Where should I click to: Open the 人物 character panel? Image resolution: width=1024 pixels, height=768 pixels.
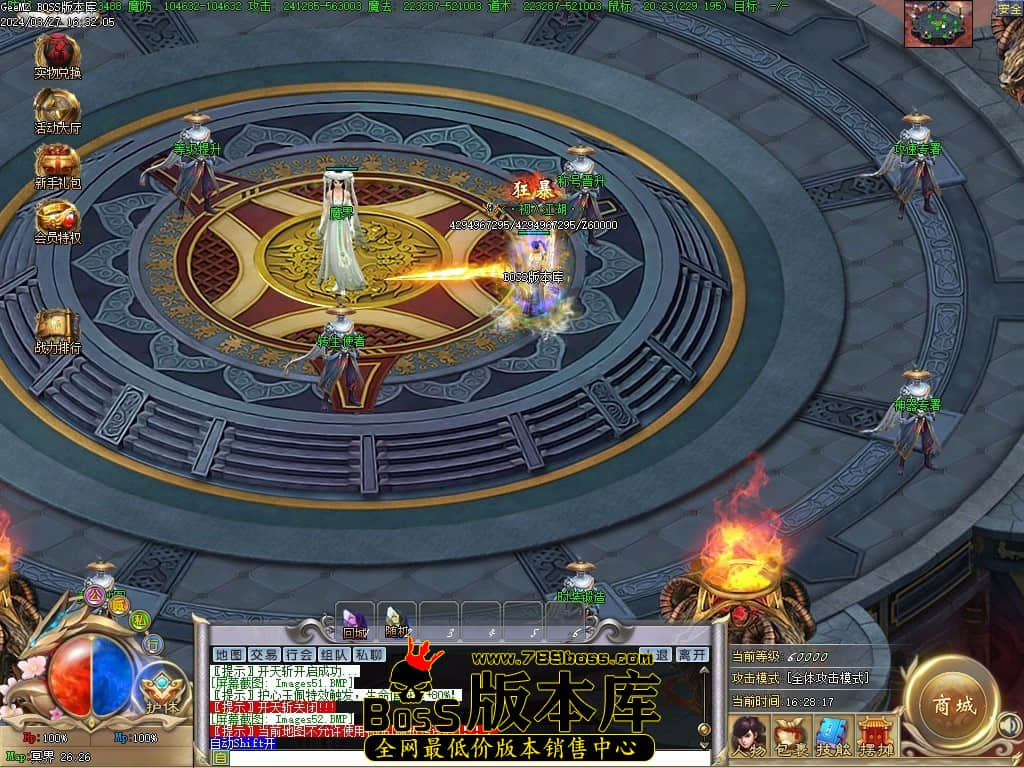[x=746, y=736]
